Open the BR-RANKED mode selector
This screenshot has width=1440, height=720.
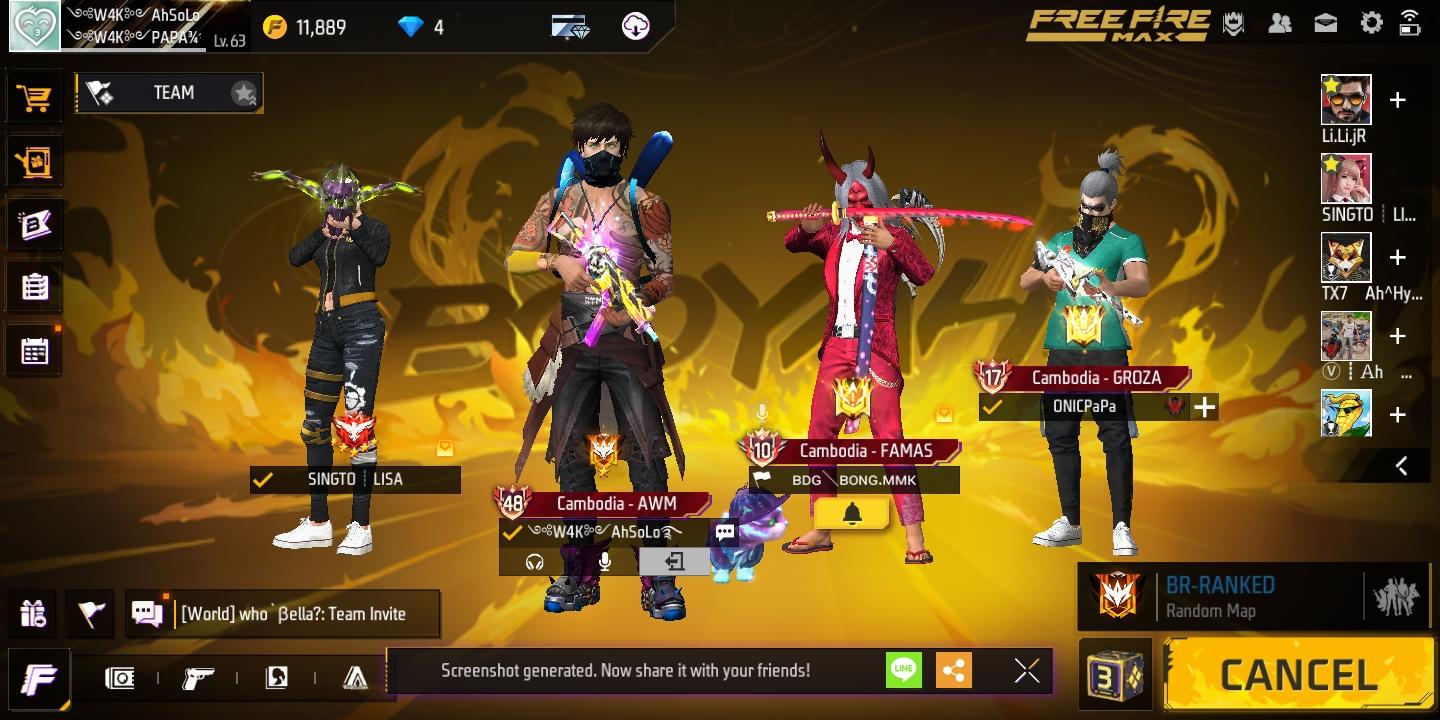click(1250, 595)
